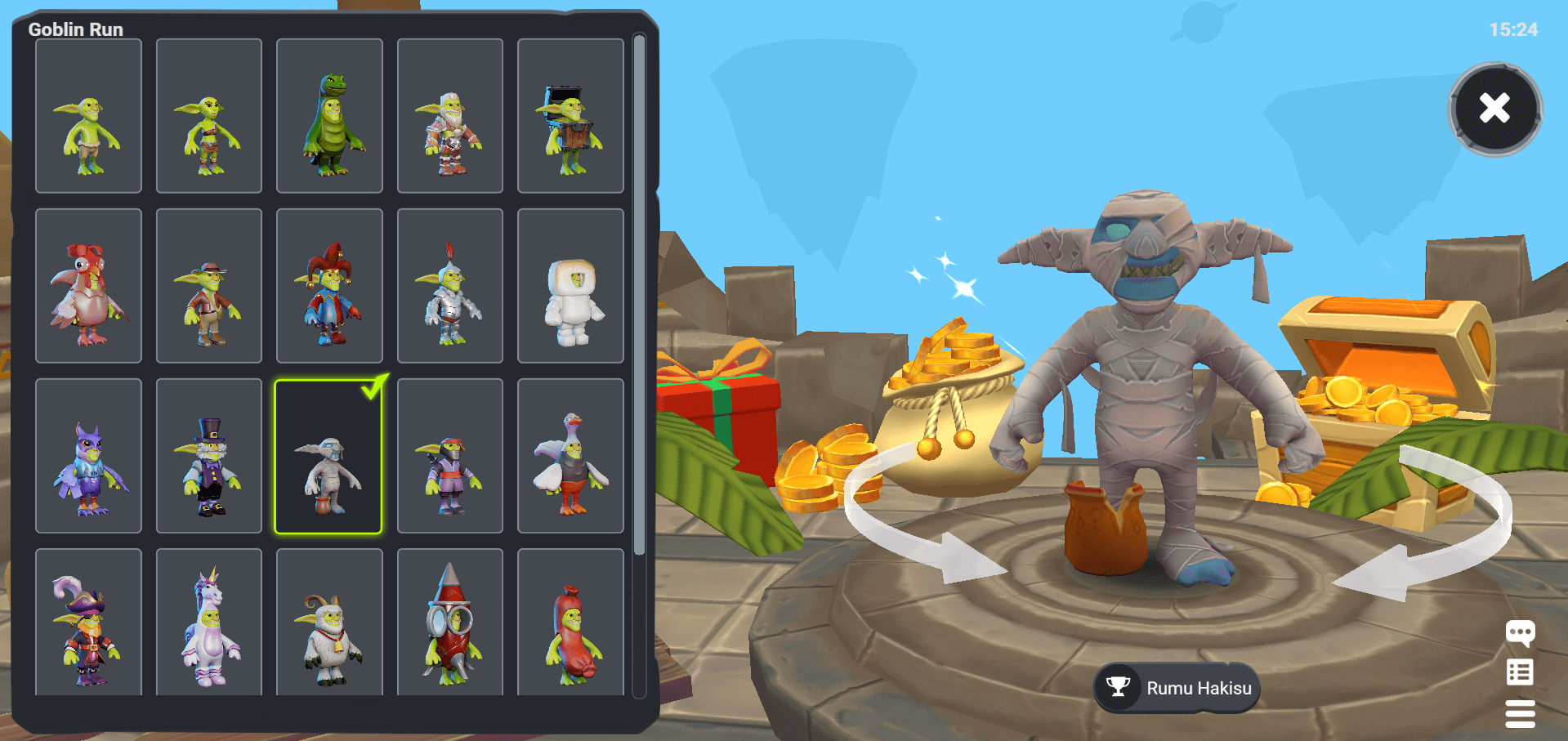The height and width of the screenshot is (741, 1568).
Task: Choose the armored knight goblin skin
Action: (450, 286)
